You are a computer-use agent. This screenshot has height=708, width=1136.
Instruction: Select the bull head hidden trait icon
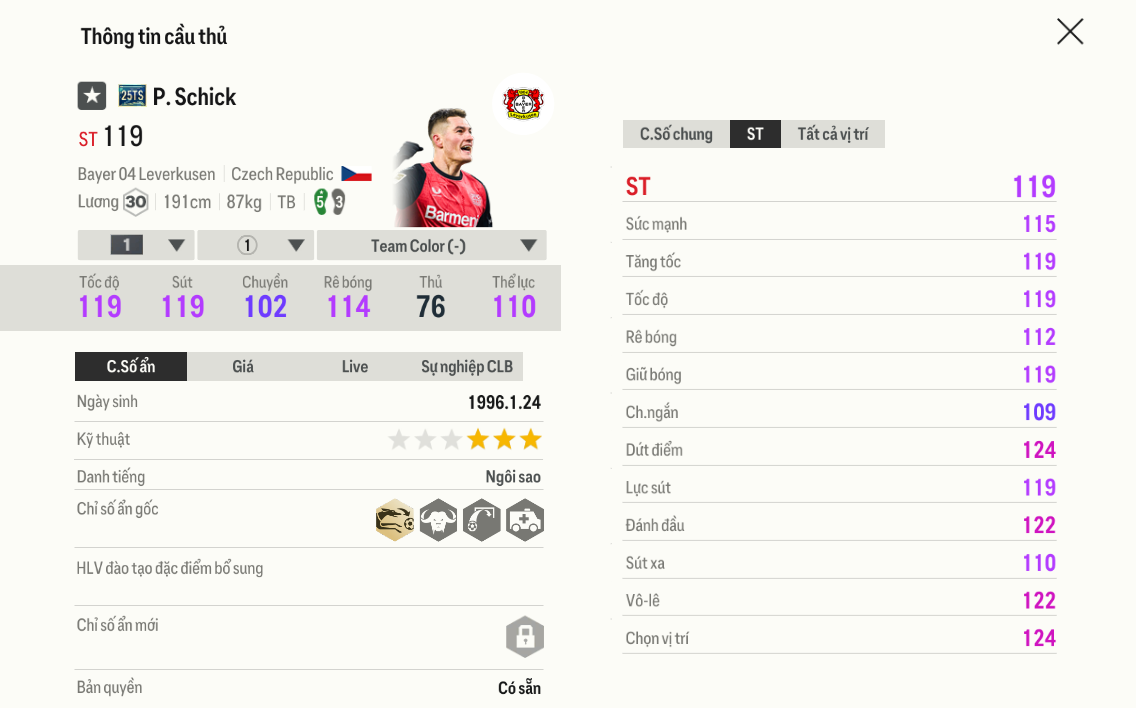438,520
